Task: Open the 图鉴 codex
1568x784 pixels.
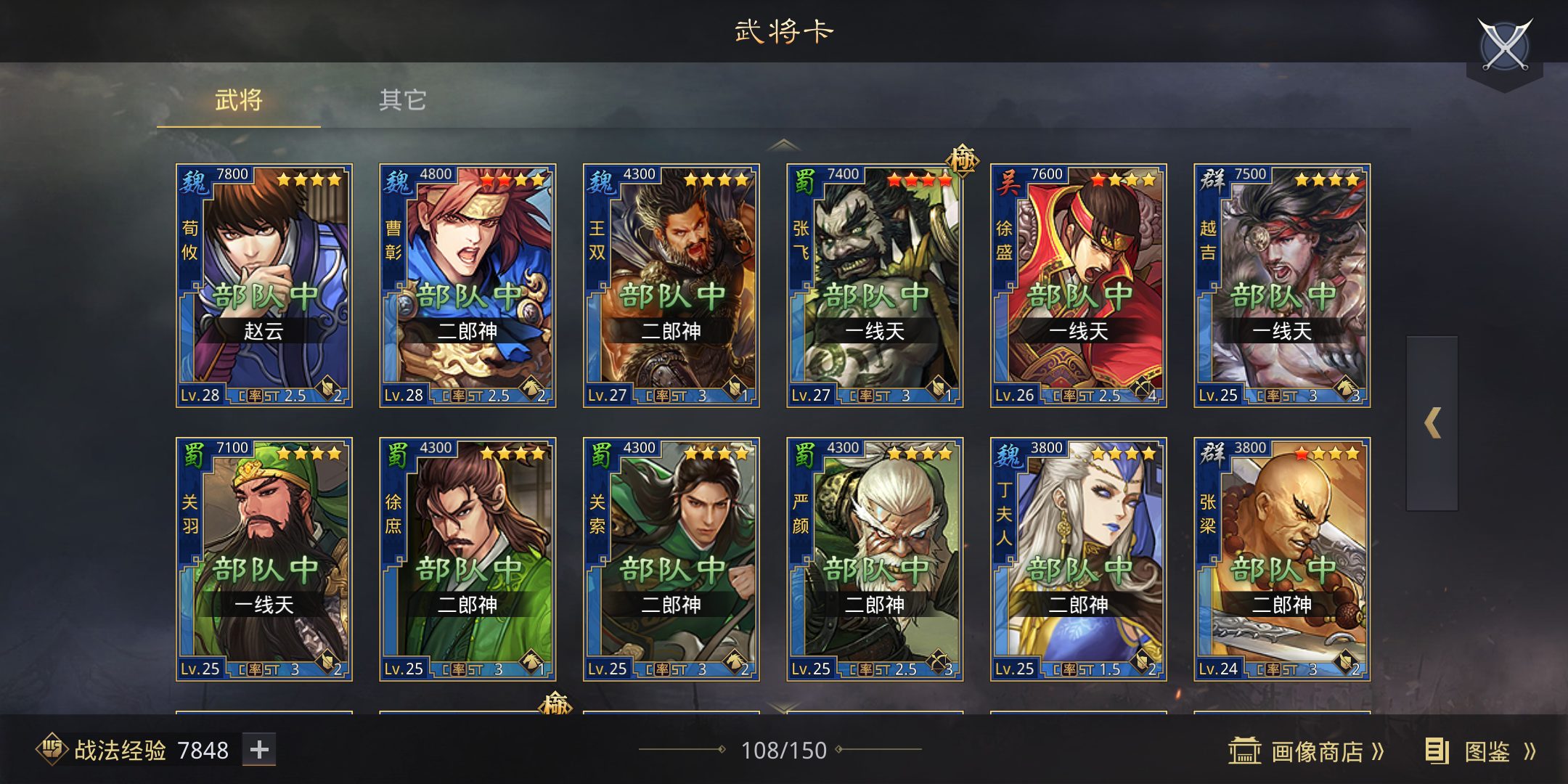Action: [x=1482, y=751]
